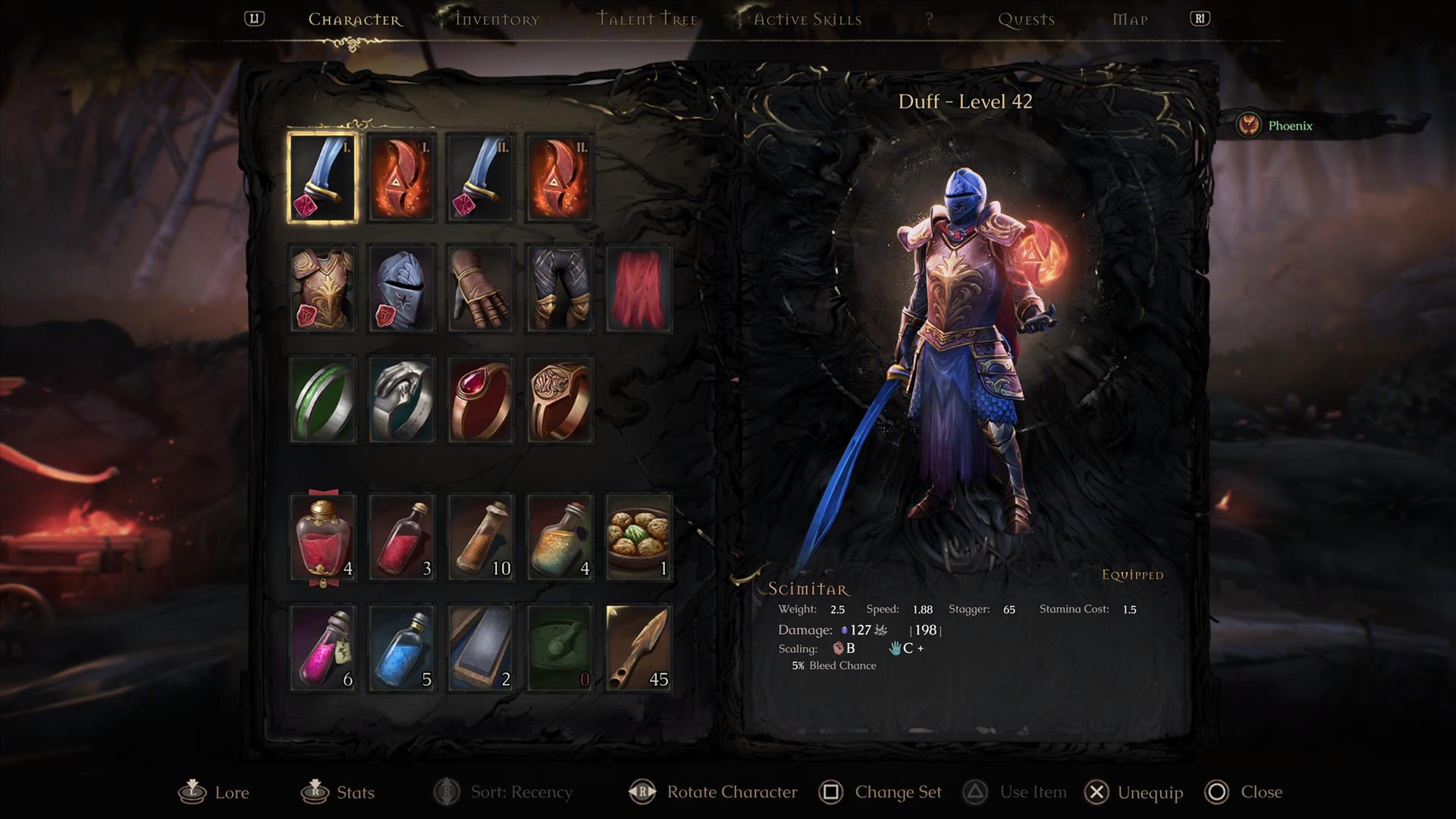
Task: Choose the steel knight helmet slot
Action: [x=402, y=289]
